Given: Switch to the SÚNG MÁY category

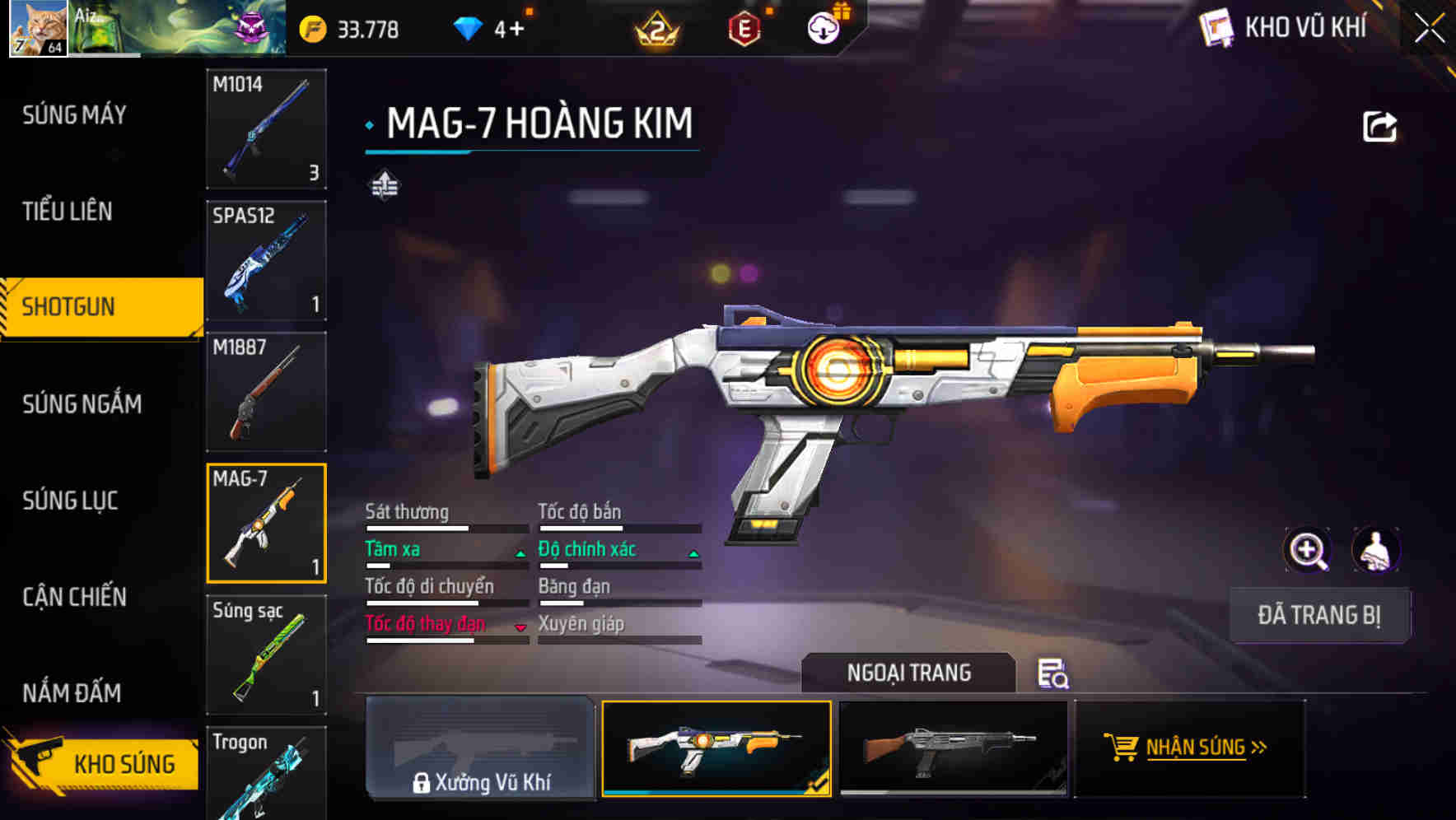Looking at the screenshot, I should tap(75, 114).
